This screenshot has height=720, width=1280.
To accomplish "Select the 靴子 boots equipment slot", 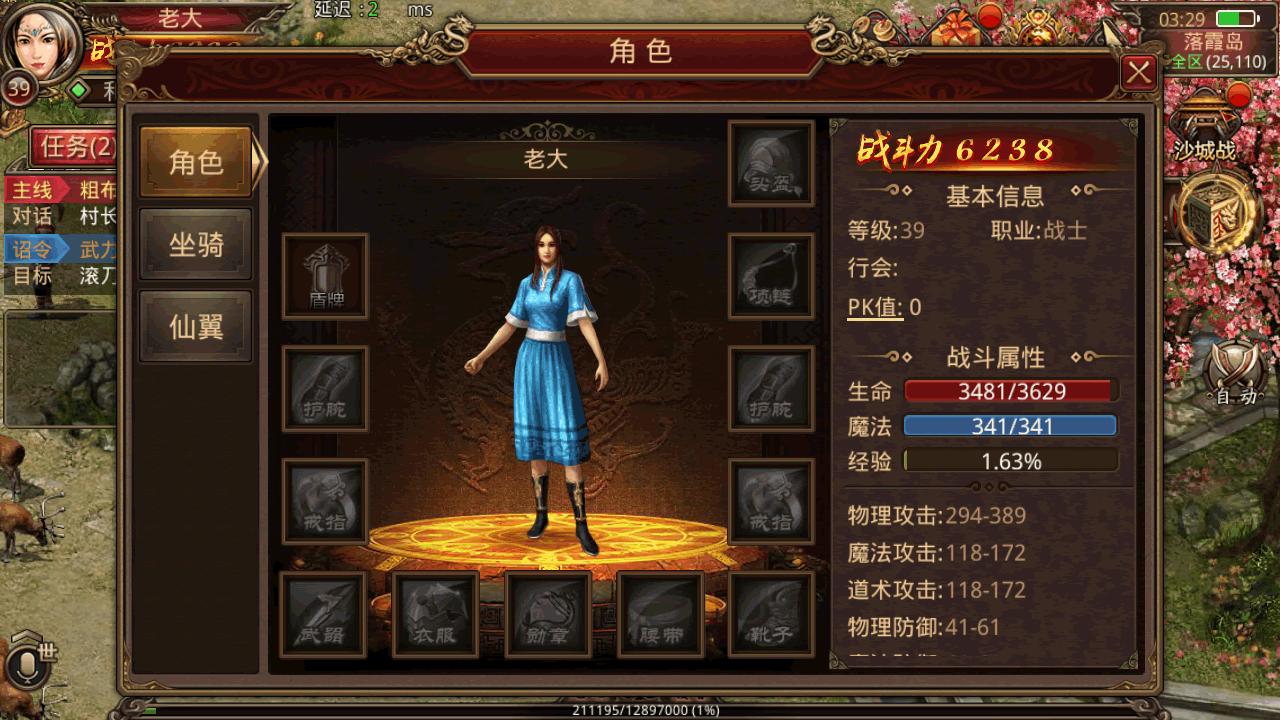I will tap(771, 614).
